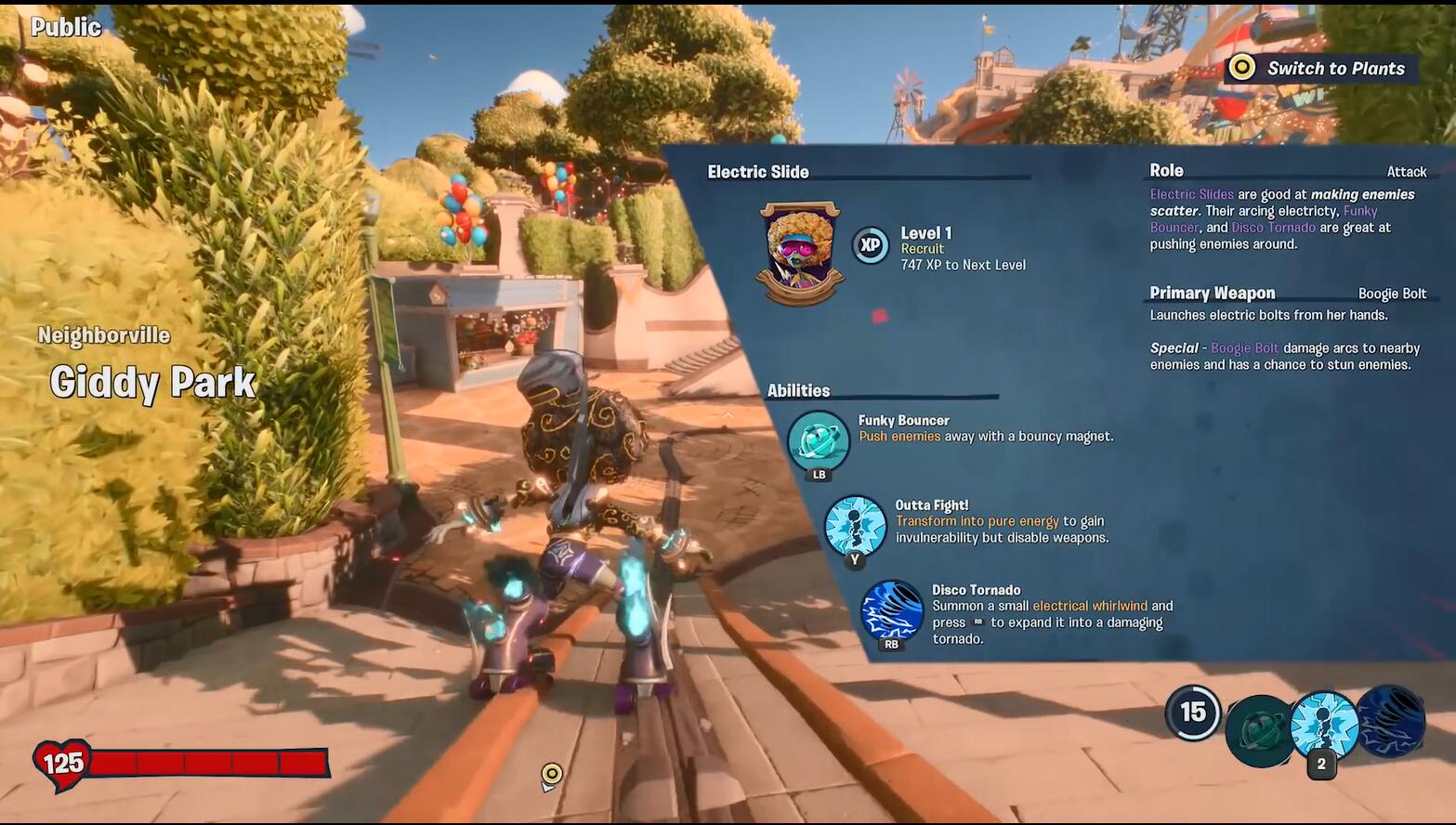Select the Electric Slide character portrait
Image resolution: width=1456 pixels, height=825 pixels.
click(800, 254)
